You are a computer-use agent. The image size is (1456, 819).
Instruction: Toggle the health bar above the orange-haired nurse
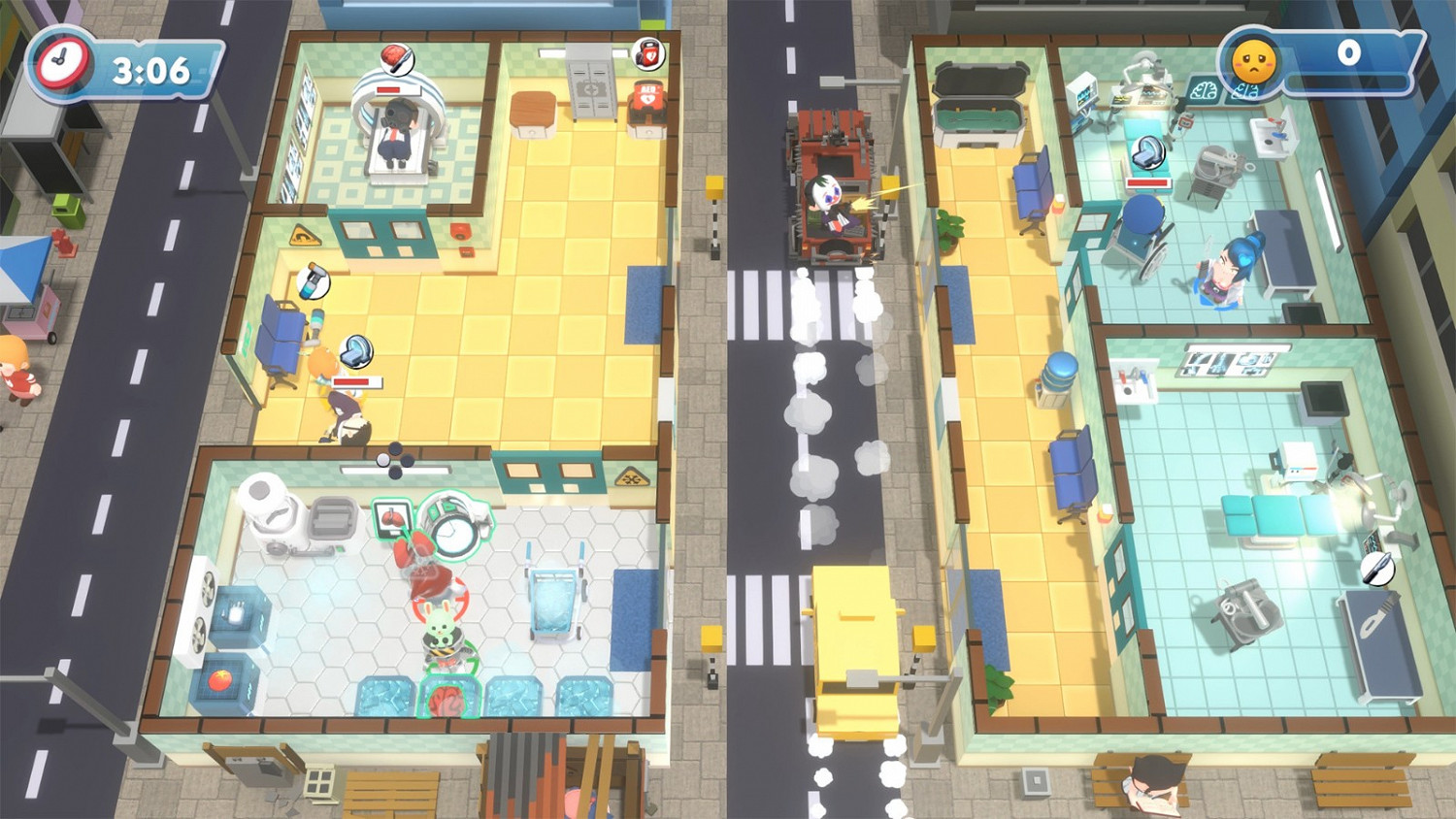tap(356, 381)
